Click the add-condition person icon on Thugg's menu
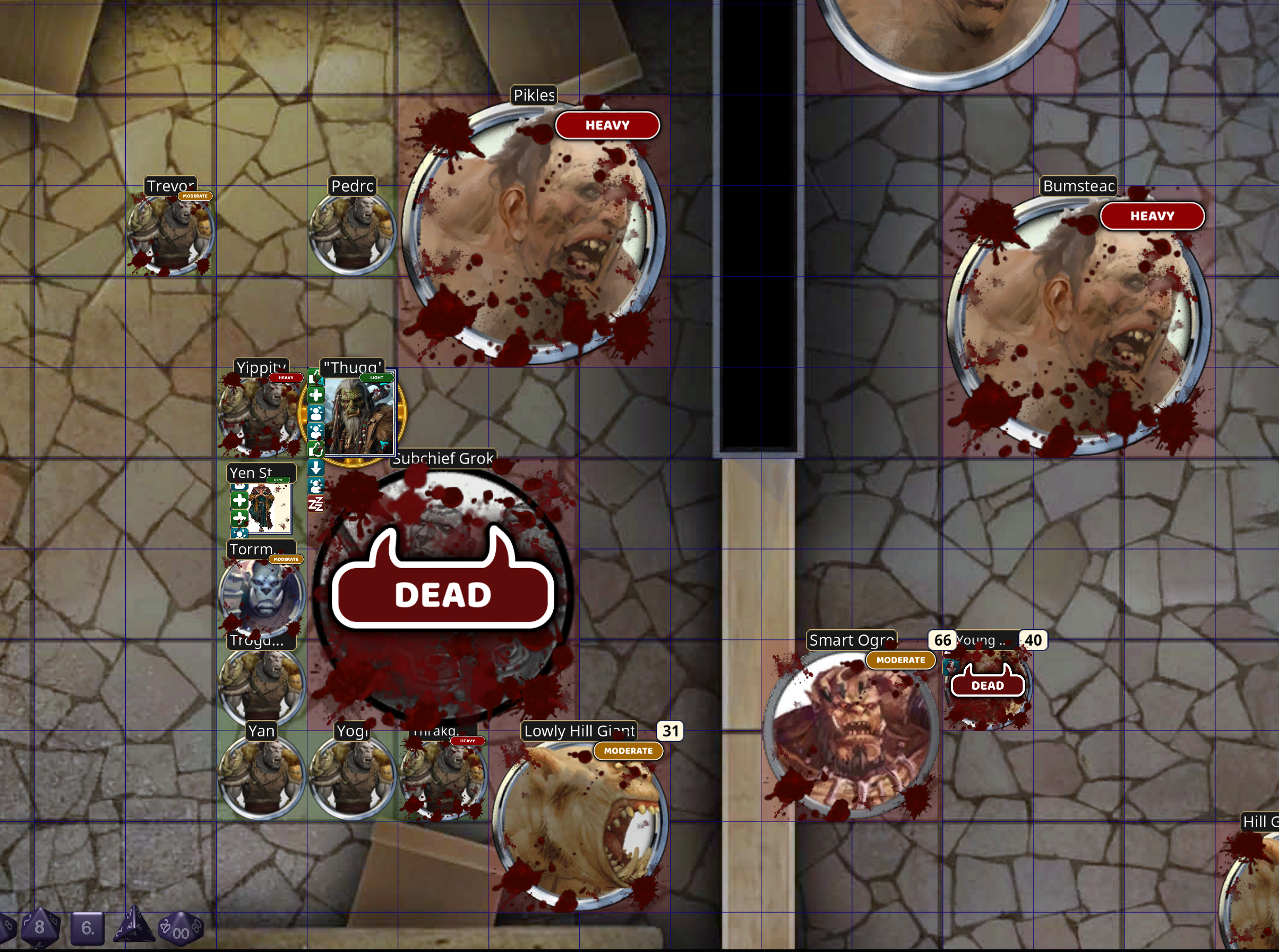 click(x=316, y=414)
